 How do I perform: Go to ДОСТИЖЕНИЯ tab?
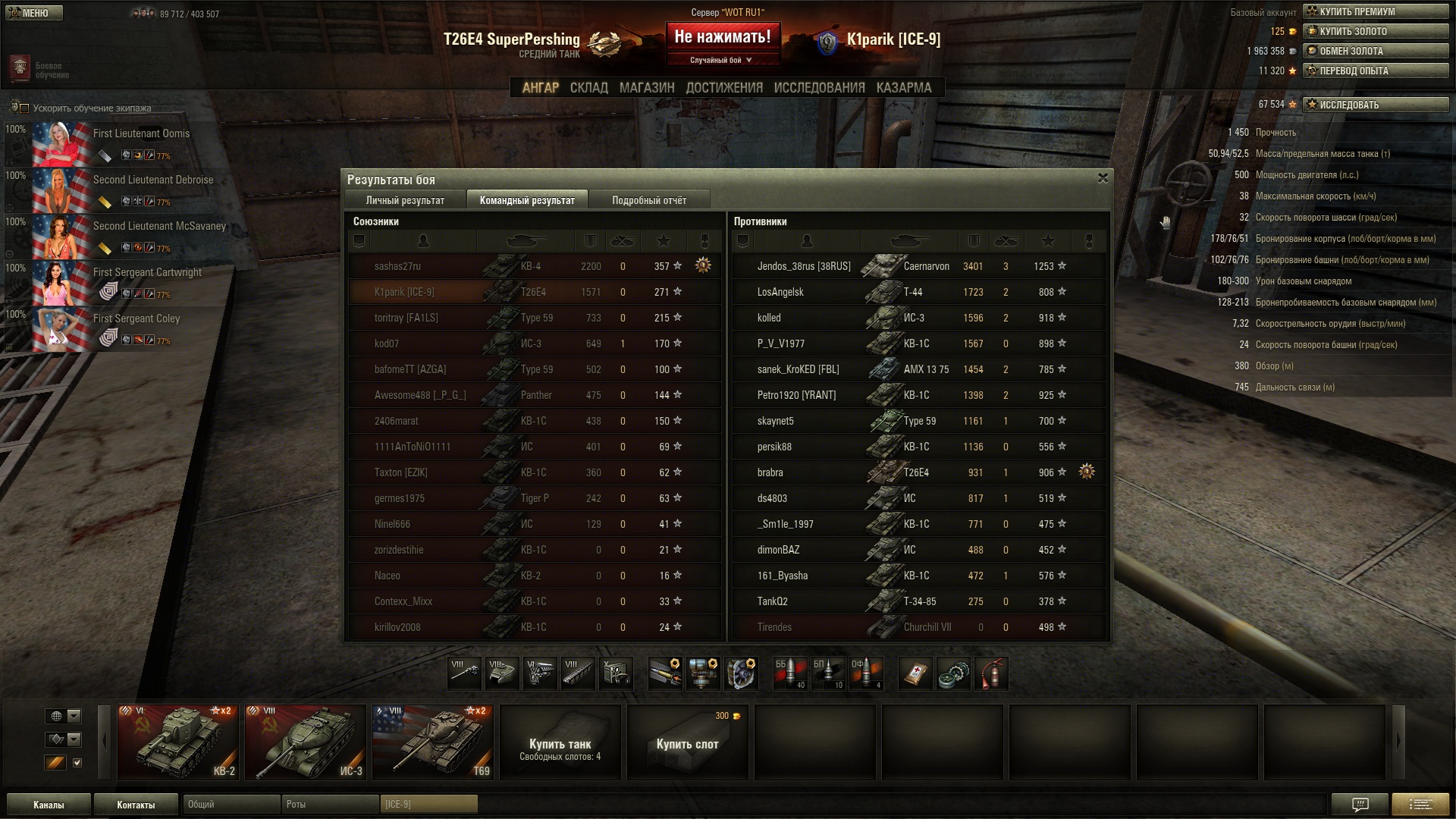point(724,88)
